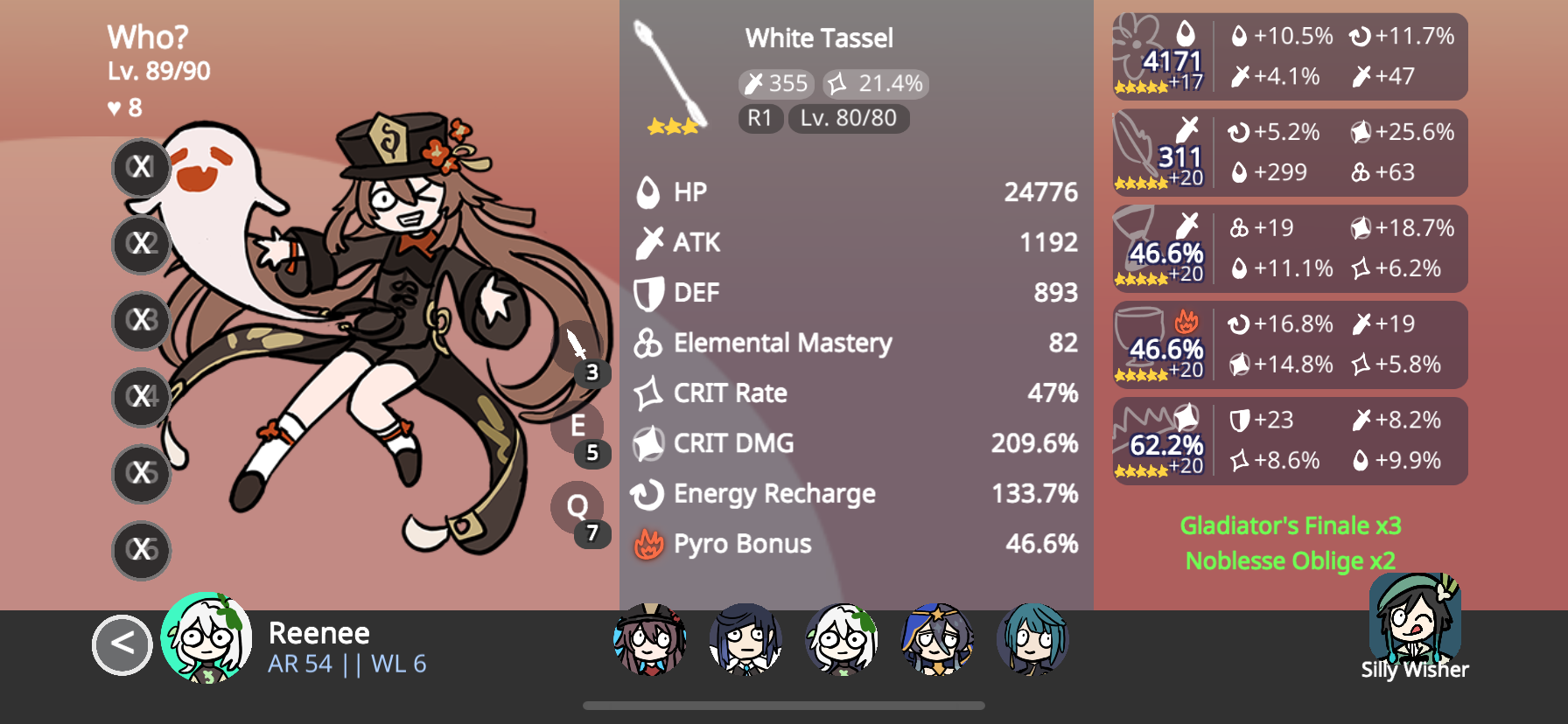Switch to the Hu Tao character portrait
This screenshot has width=1568, height=724.
pyautogui.click(x=651, y=641)
